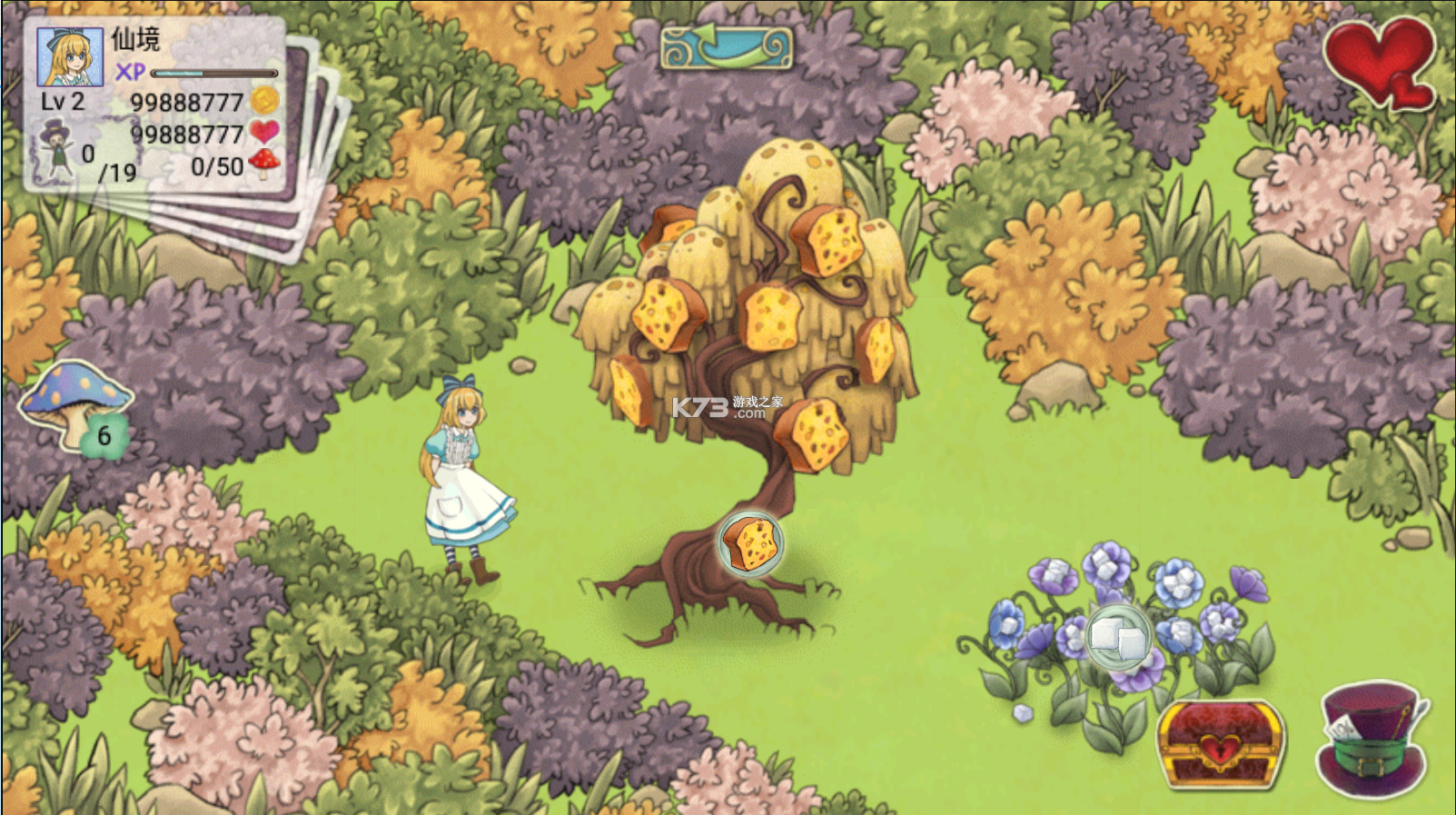The width and height of the screenshot is (1456, 815).
Task: Select the blue mushroom with counter 6
Action: click(x=76, y=404)
